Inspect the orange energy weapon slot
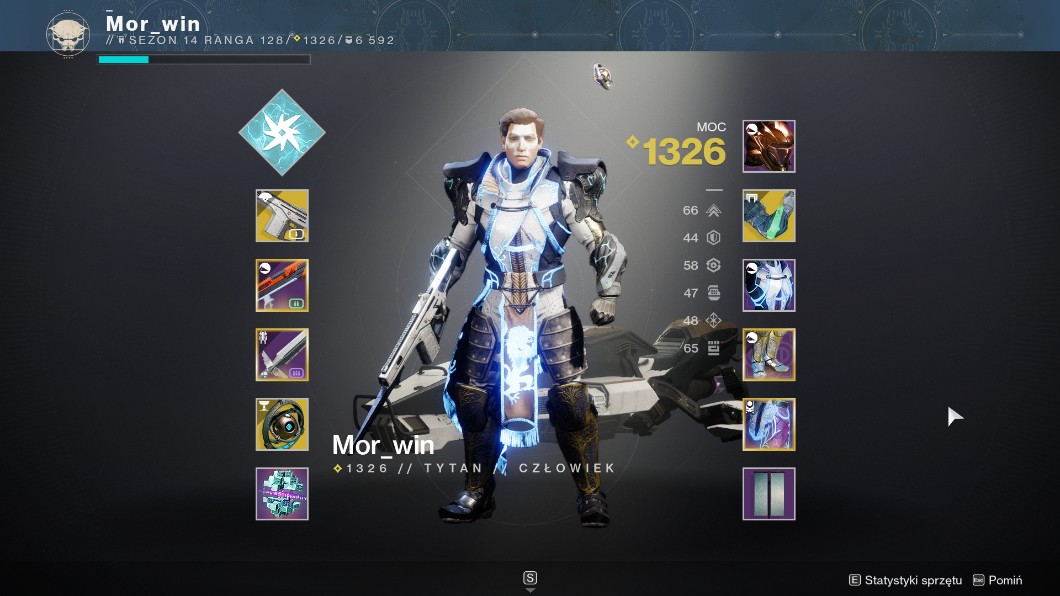This screenshot has width=1060, height=596. (x=282, y=286)
